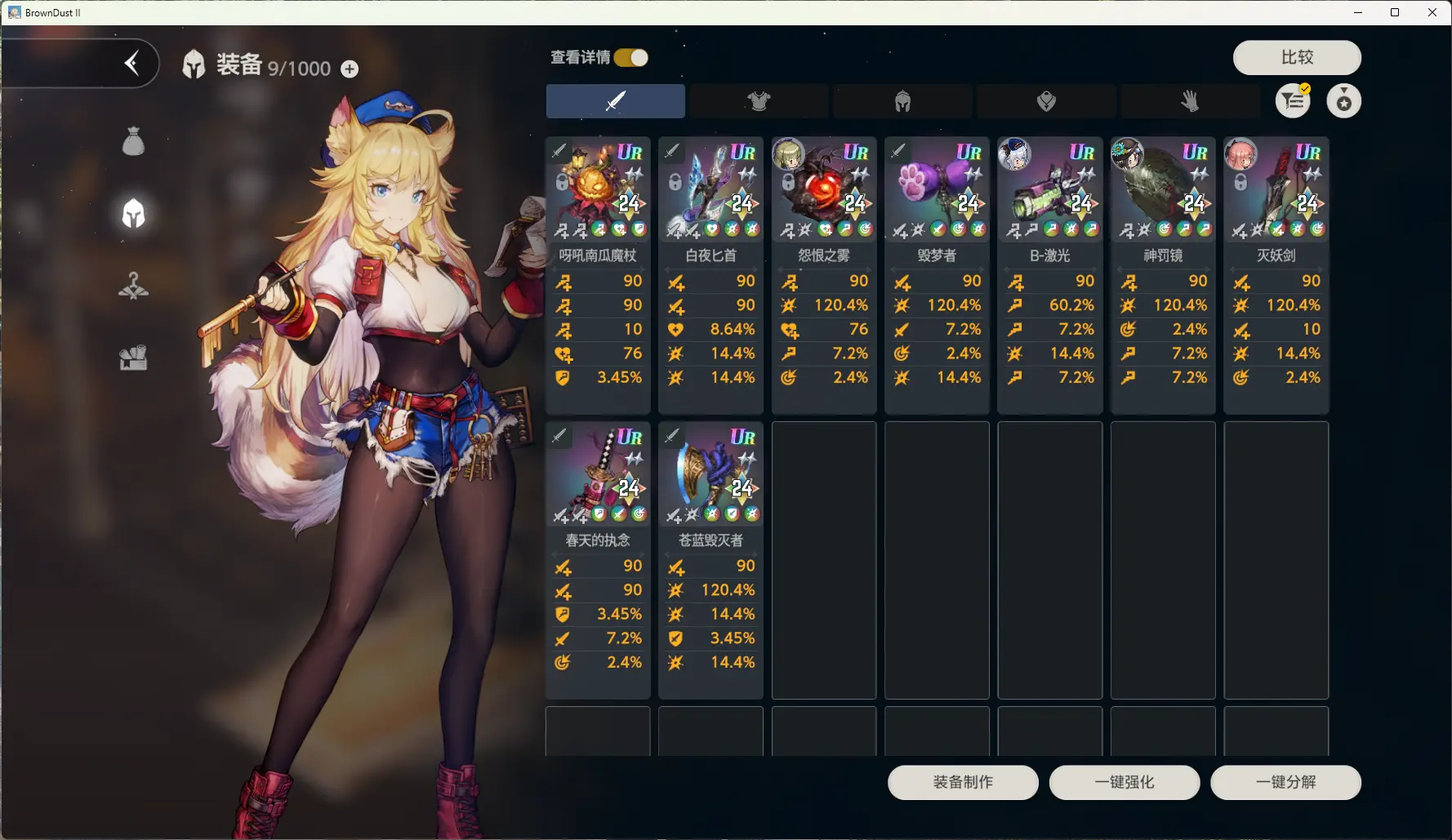The width and height of the screenshot is (1452, 840).
Task: Expand equipment capacity with plus icon
Action: click(x=350, y=69)
